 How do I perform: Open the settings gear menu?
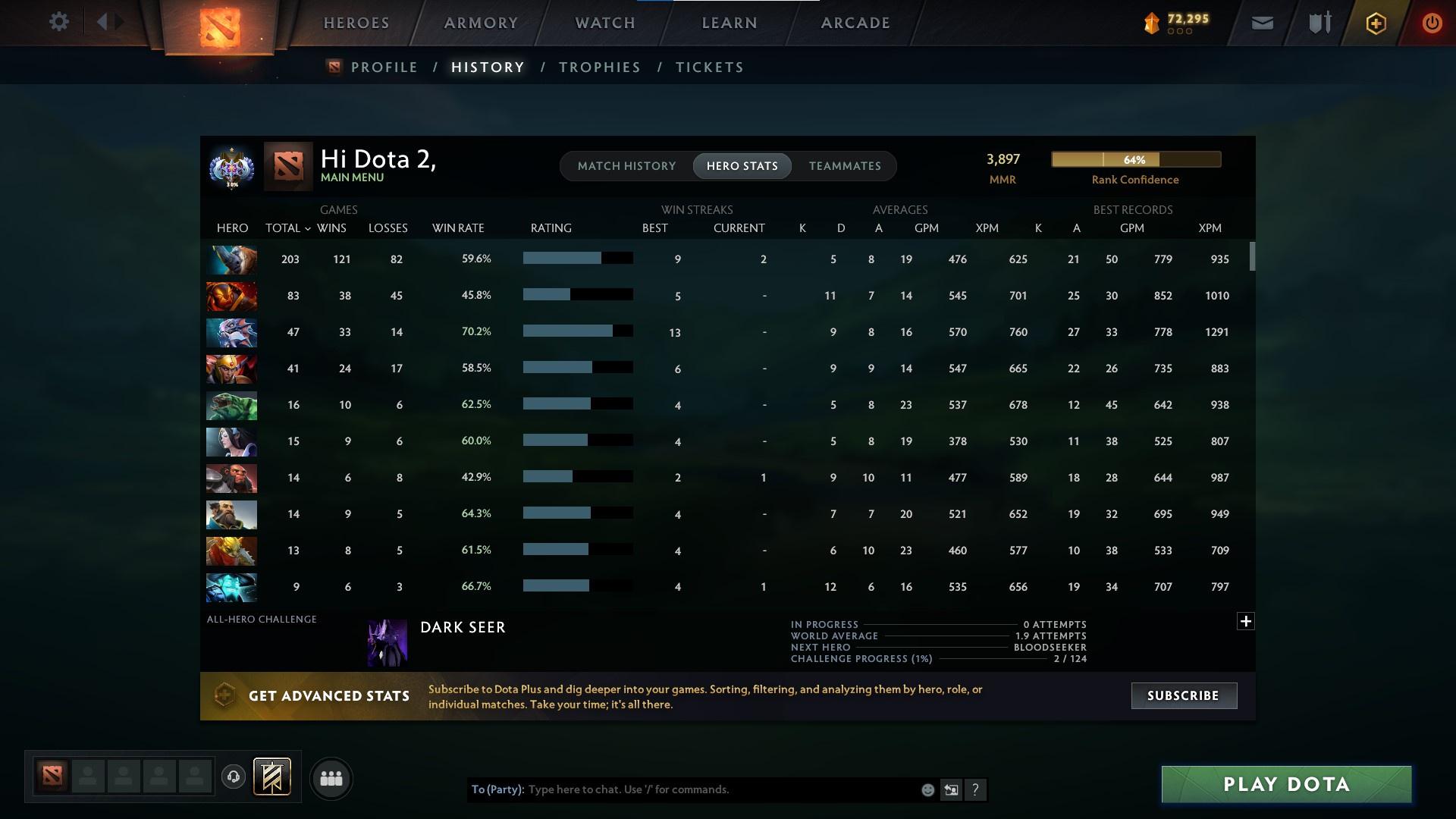(x=59, y=21)
